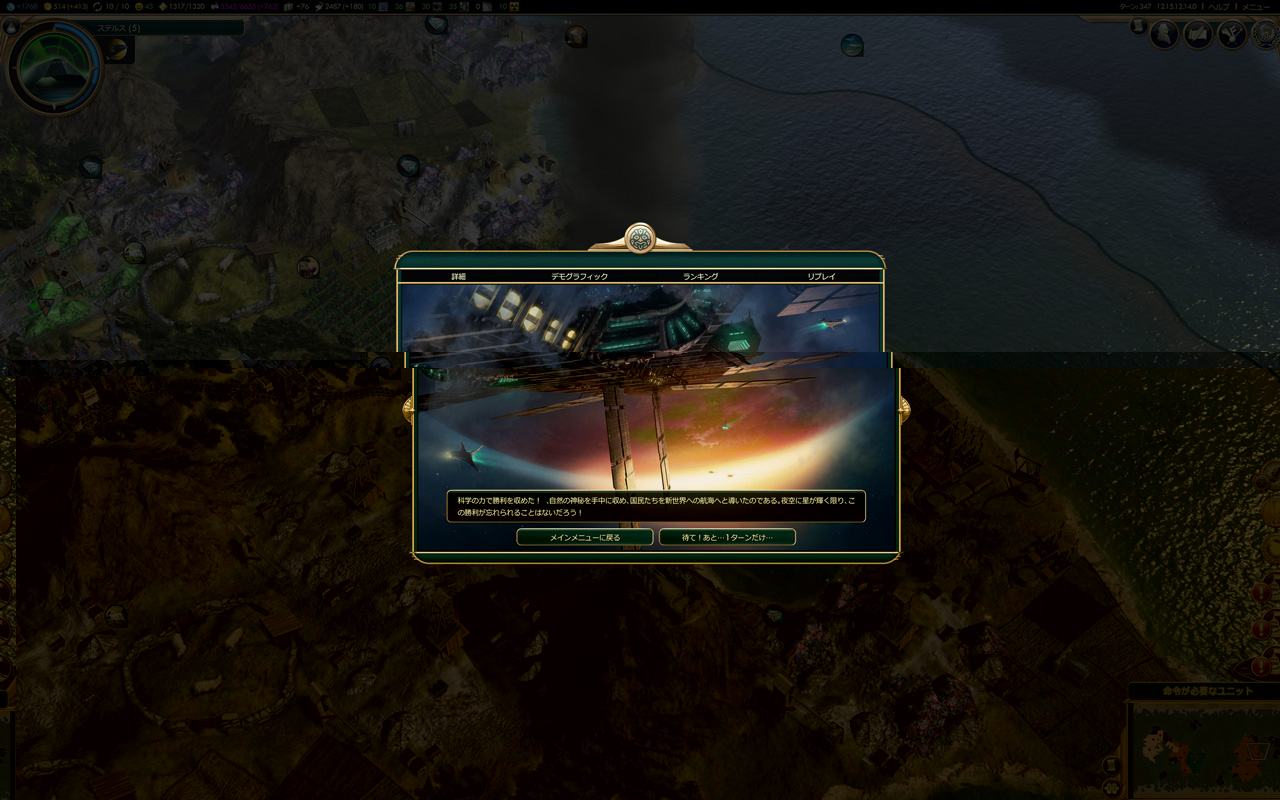Open the diplomacy horn icon

[x=1231, y=35]
